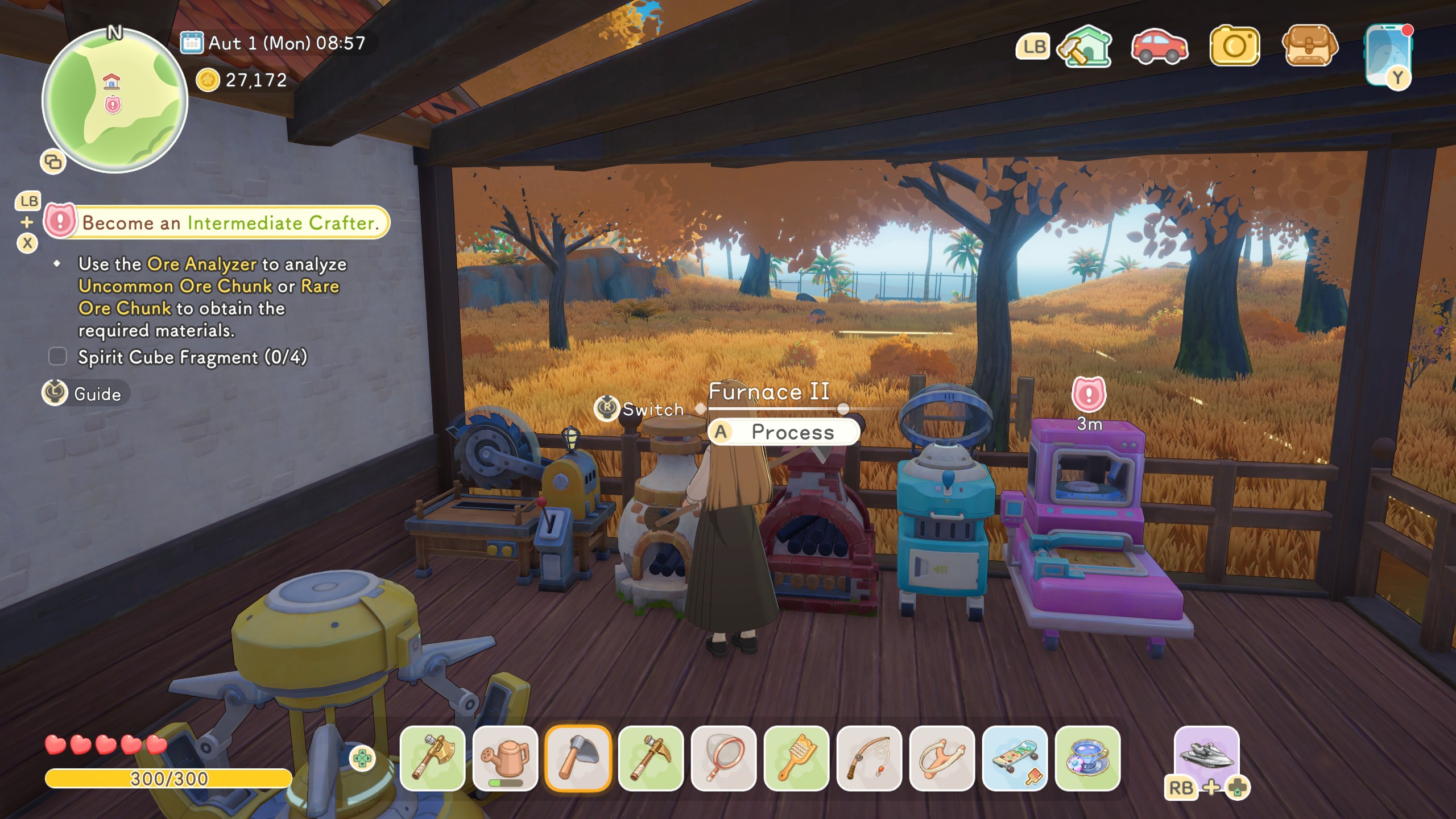Select the teacup hotbar slot
The image size is (1456, 819).
[x=1087, y=758]
